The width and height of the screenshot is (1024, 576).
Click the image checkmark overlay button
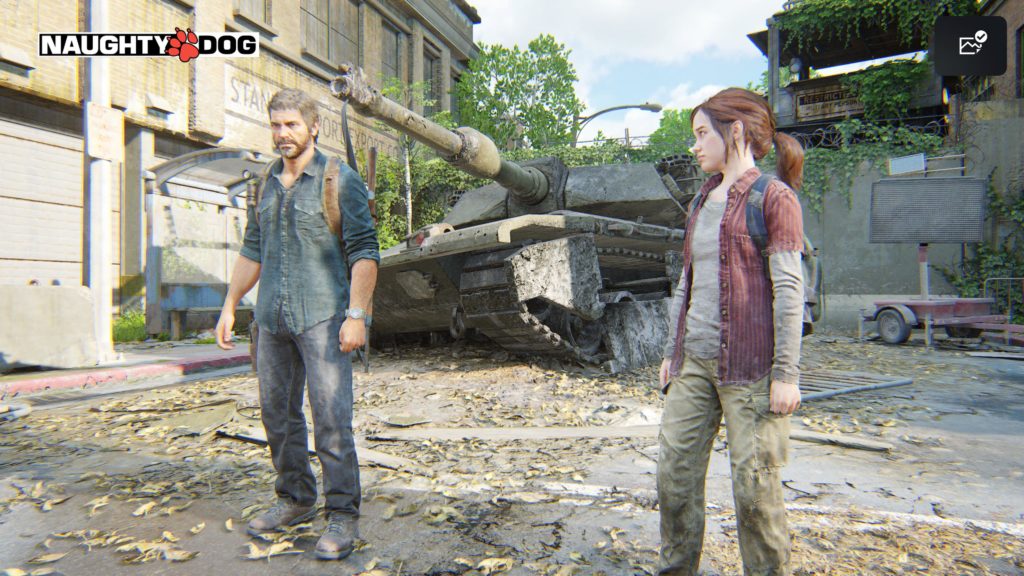tap(970, 45)
